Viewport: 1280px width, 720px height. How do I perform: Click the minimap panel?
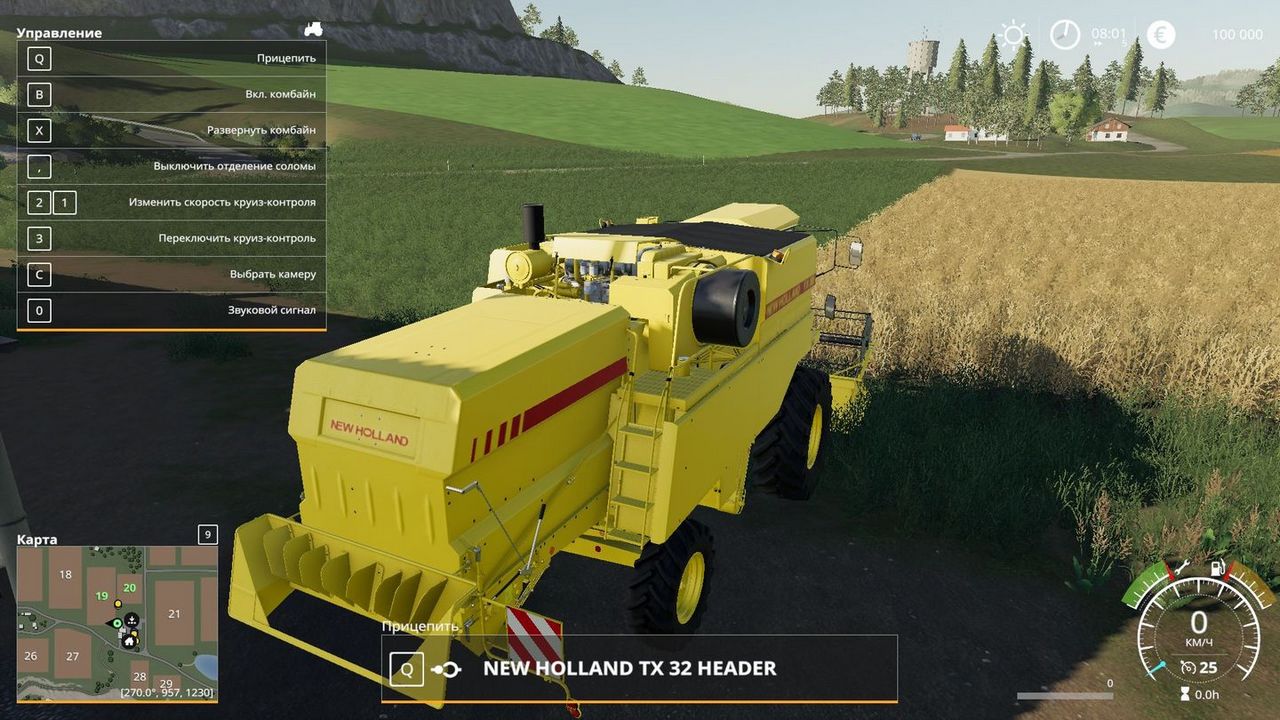click(117, 622)
